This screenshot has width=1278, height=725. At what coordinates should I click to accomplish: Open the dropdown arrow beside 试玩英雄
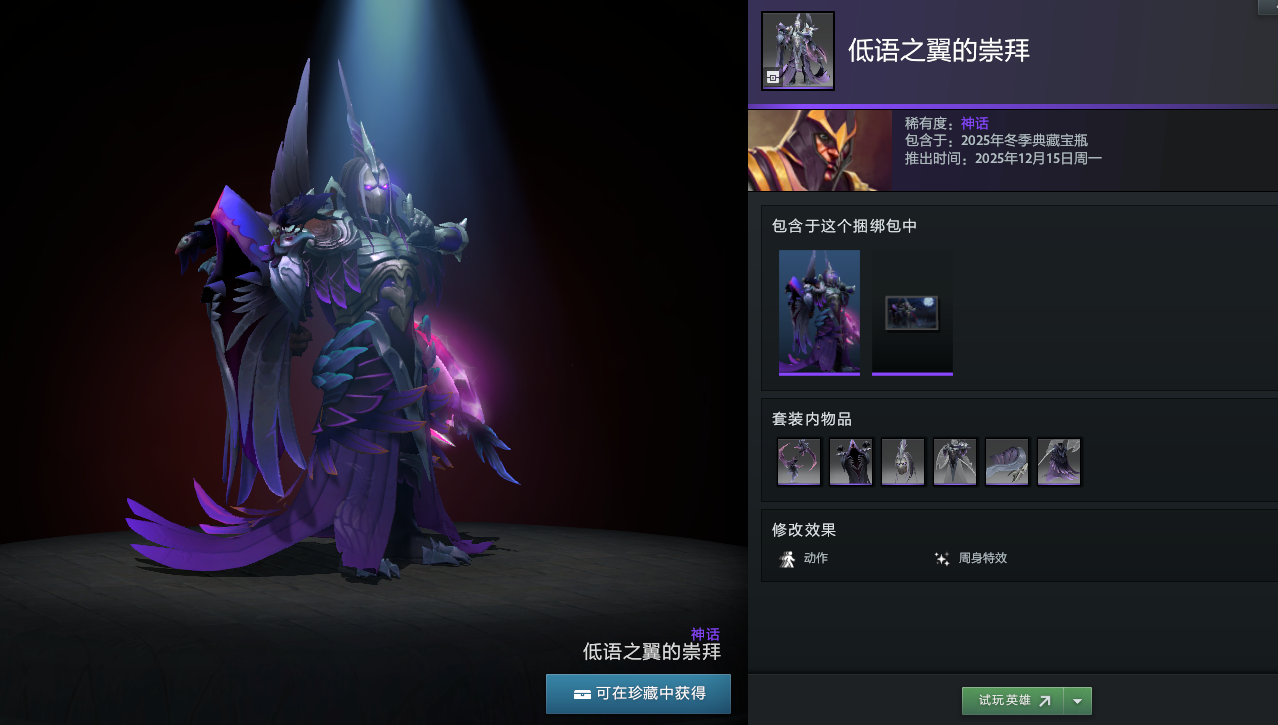[x=1077, y=701]
